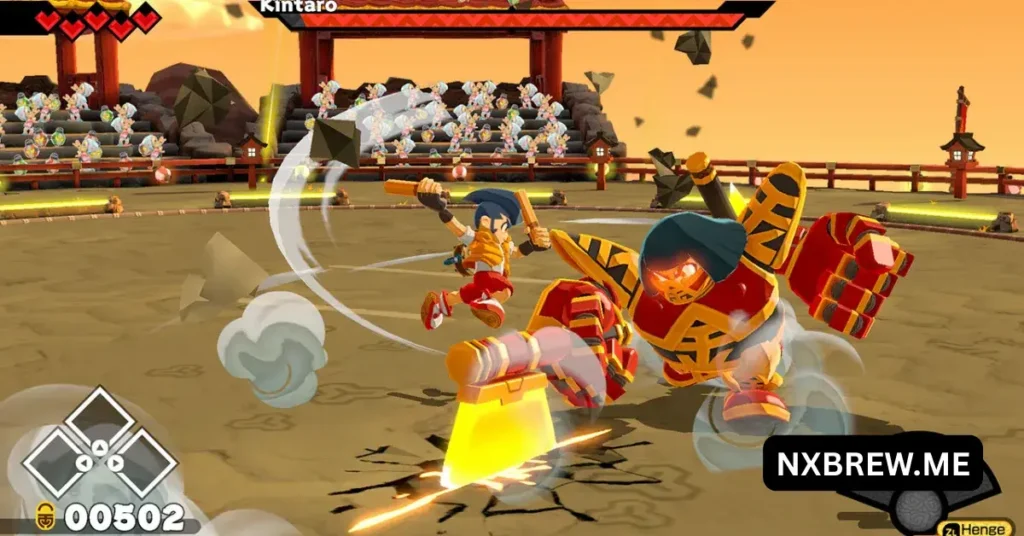1024x536 pixels.
Task: Activate the grey Henge transformation orb
Action: (918, 510)
